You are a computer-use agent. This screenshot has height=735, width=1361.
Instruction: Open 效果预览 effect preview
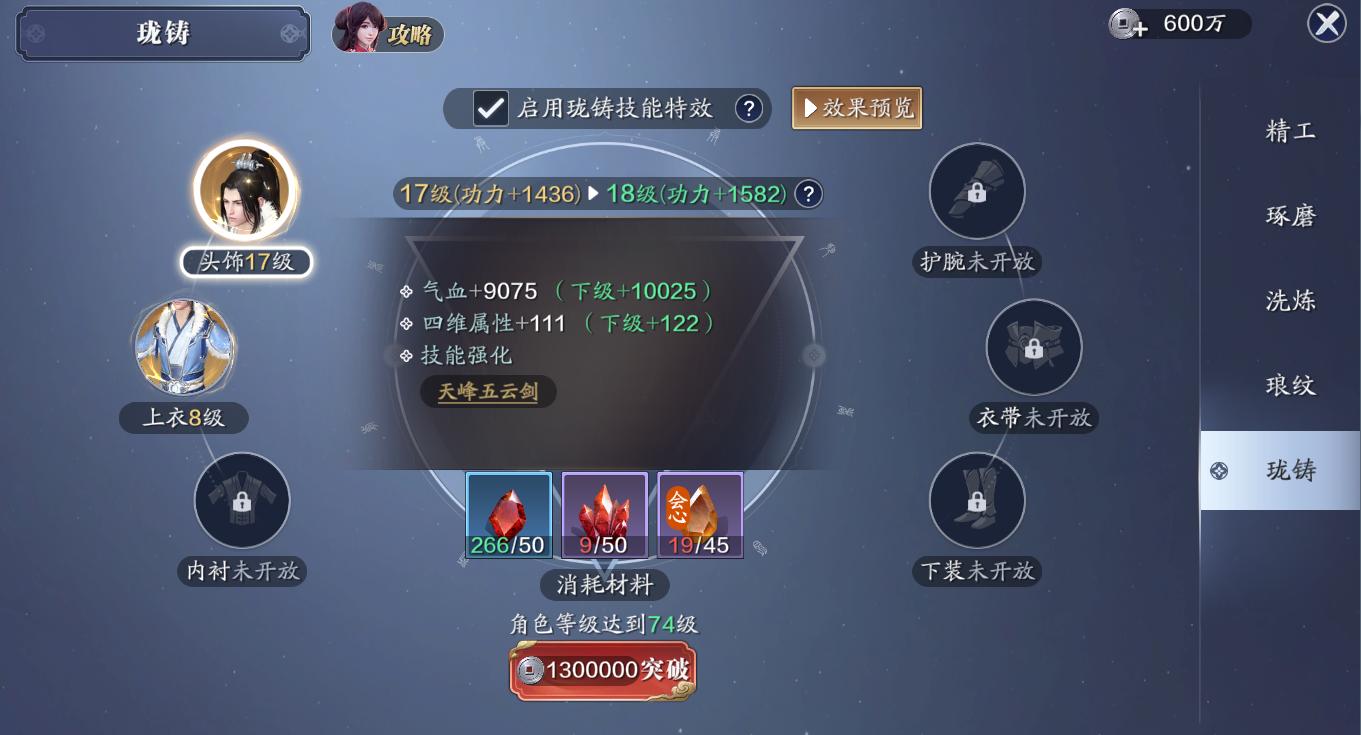[x=857, y=107]
